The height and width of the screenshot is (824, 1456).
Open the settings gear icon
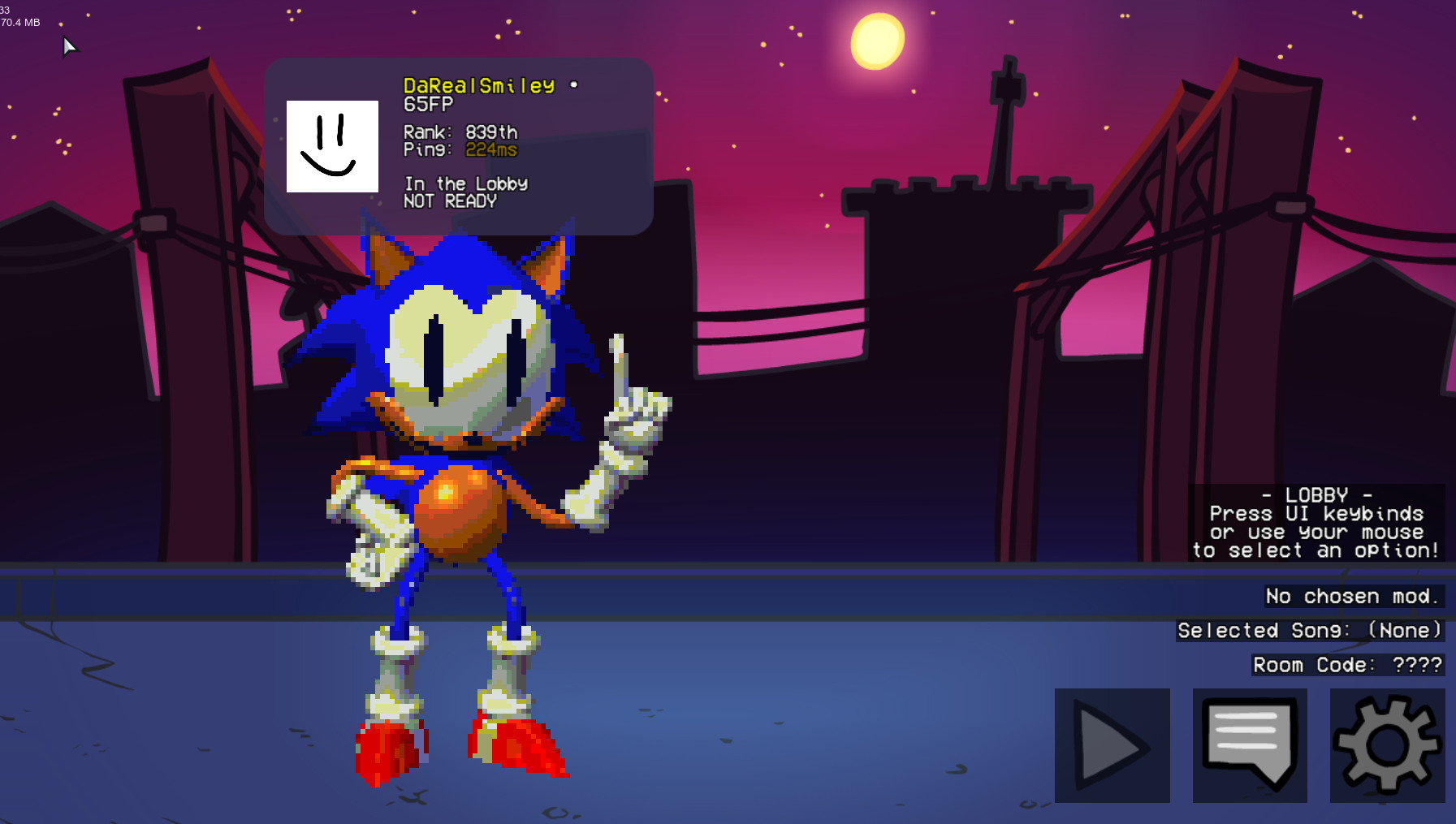tap(1385, 744)
